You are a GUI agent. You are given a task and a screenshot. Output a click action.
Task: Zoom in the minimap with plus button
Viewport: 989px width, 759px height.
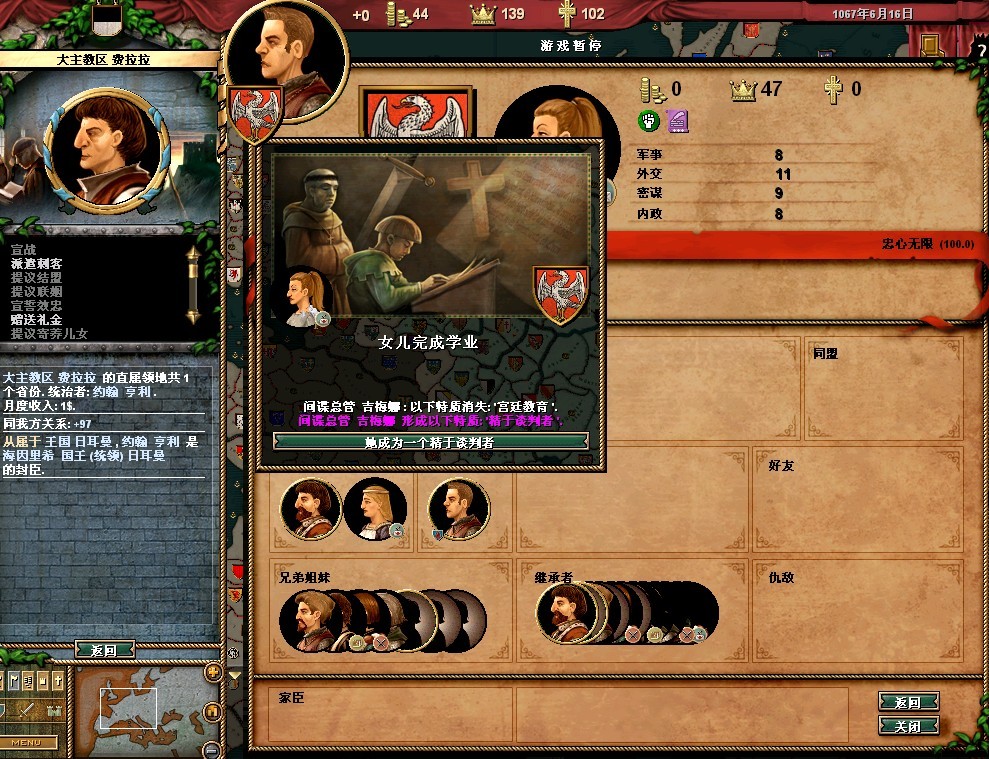tap(212, 672)
